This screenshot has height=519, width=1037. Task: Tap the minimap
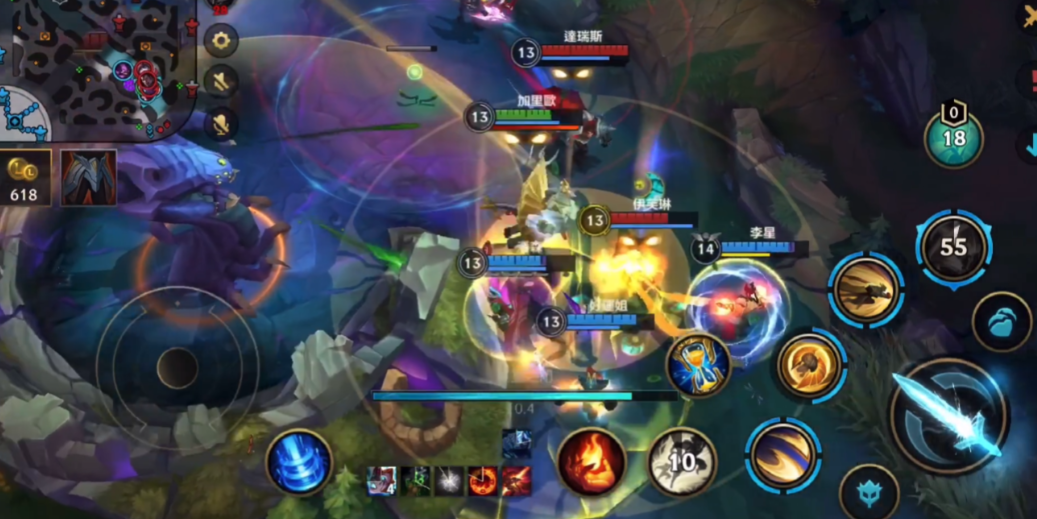(x=95, y=68)
